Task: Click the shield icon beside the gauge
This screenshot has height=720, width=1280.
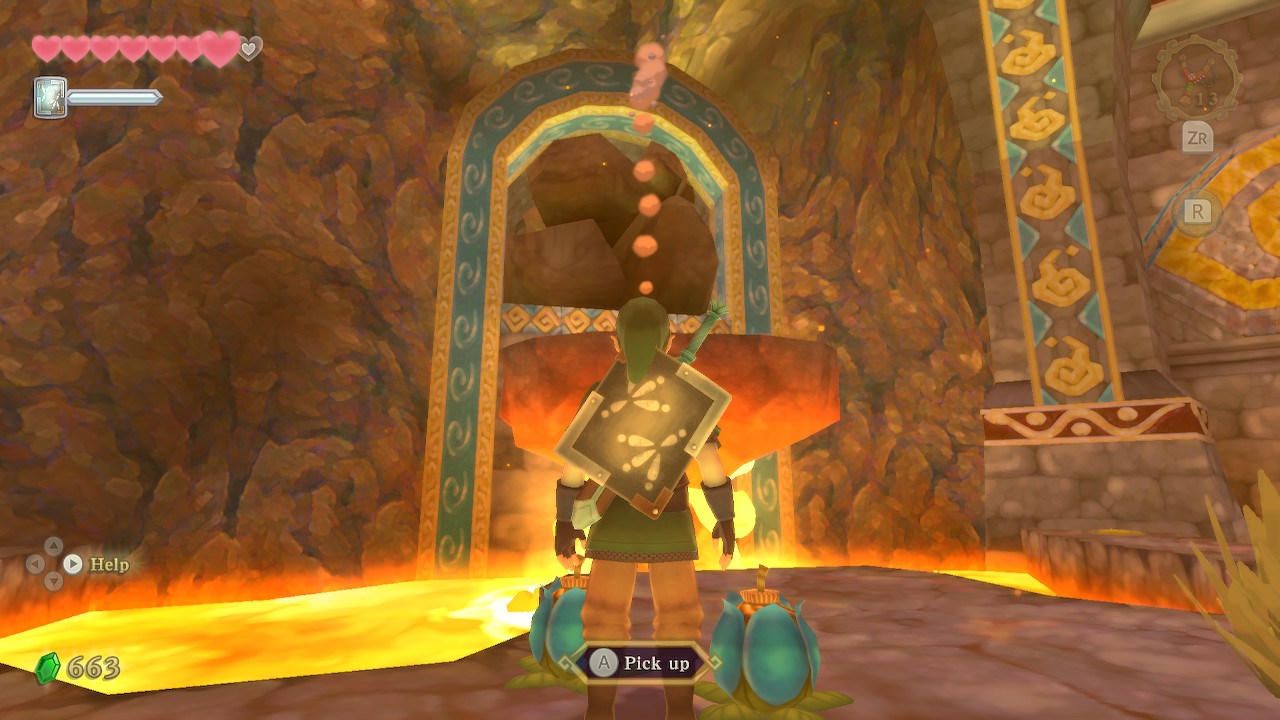Action: click(x=50, y=98)
